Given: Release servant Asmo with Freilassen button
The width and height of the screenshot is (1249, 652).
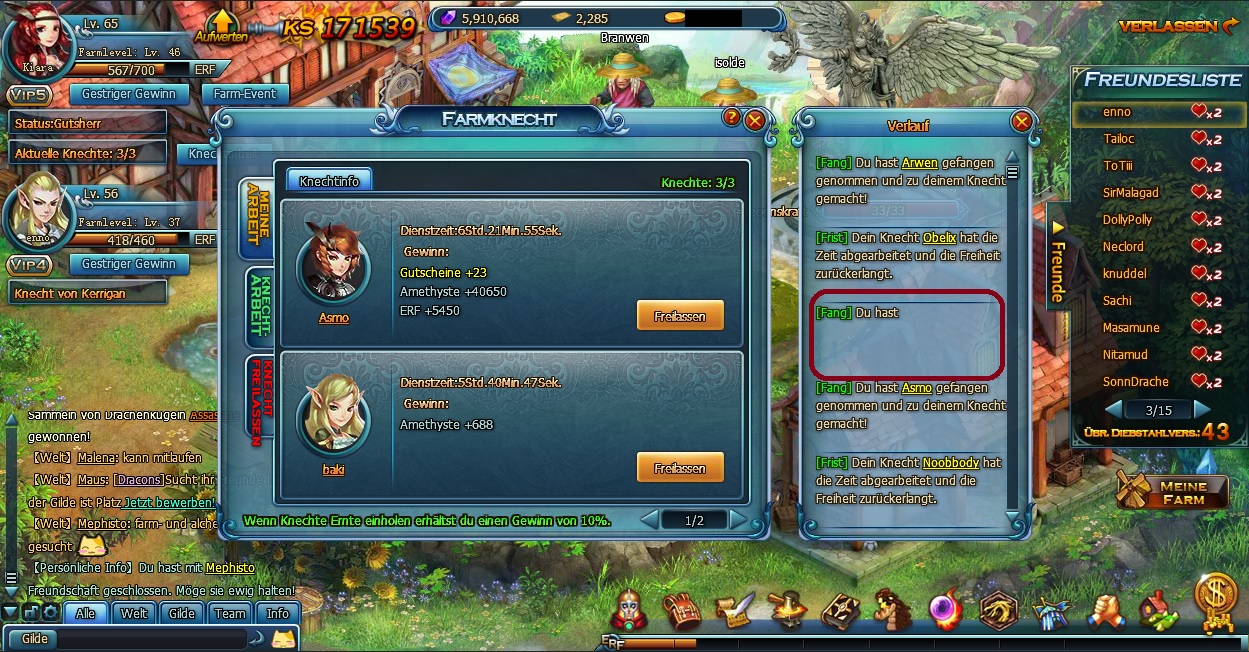Looking at the screenshot, I should [680, 316].
